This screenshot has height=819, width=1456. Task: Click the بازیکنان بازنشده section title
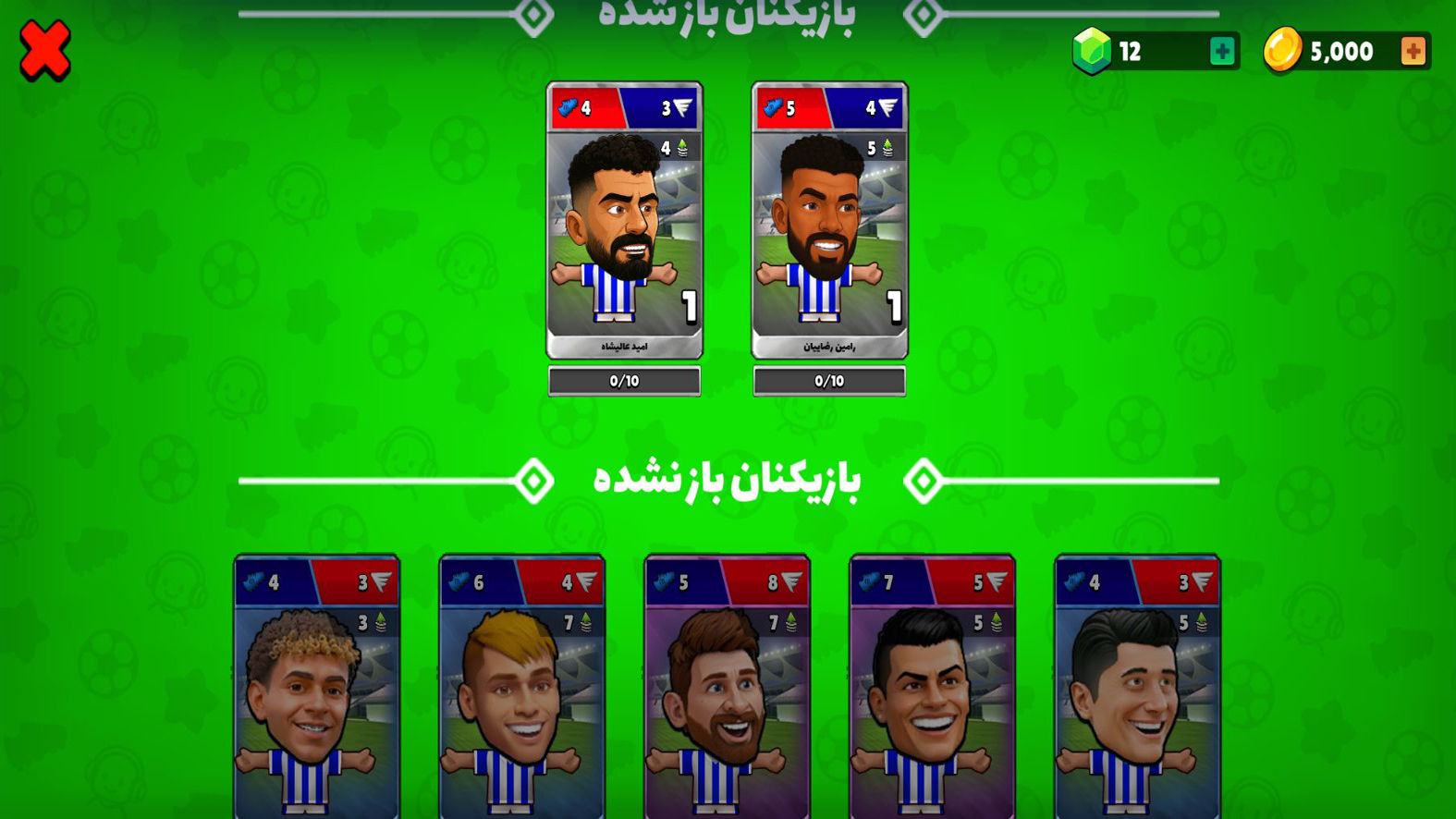pyautogui.click(x=729, y=480)
